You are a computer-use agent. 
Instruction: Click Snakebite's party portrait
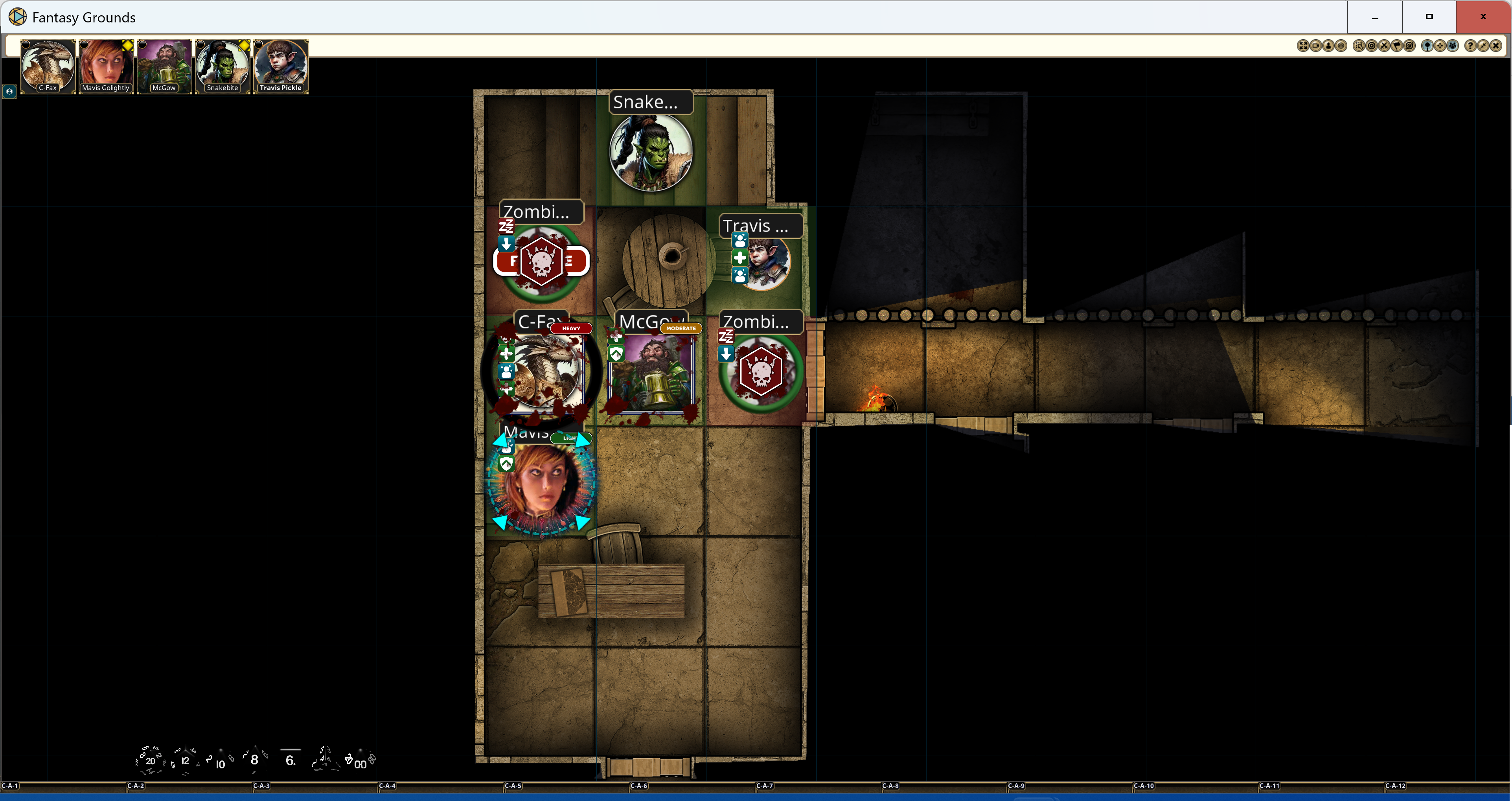(223, 65)
